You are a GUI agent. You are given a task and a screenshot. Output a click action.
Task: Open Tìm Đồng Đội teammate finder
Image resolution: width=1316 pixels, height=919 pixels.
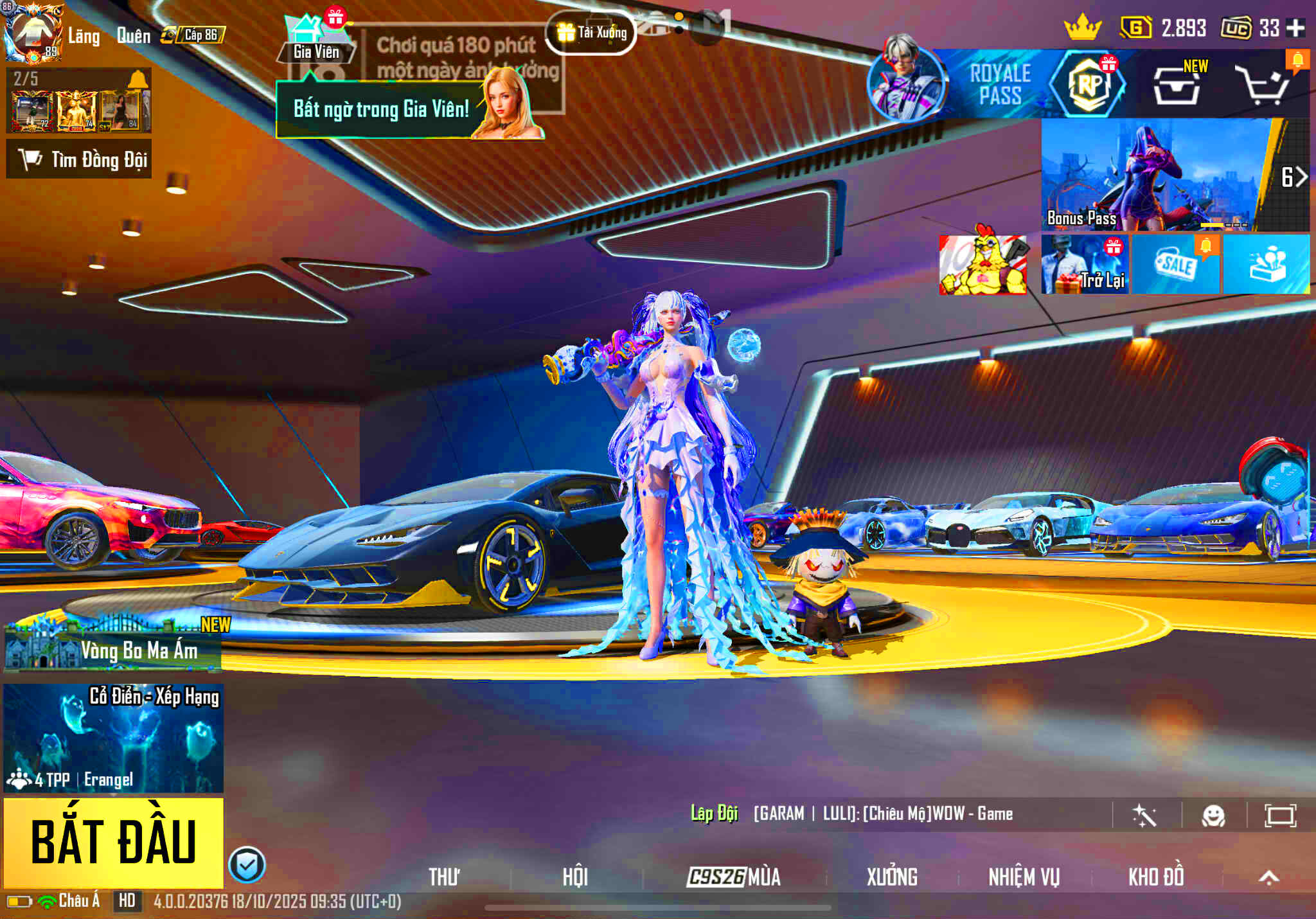[80, 159]
